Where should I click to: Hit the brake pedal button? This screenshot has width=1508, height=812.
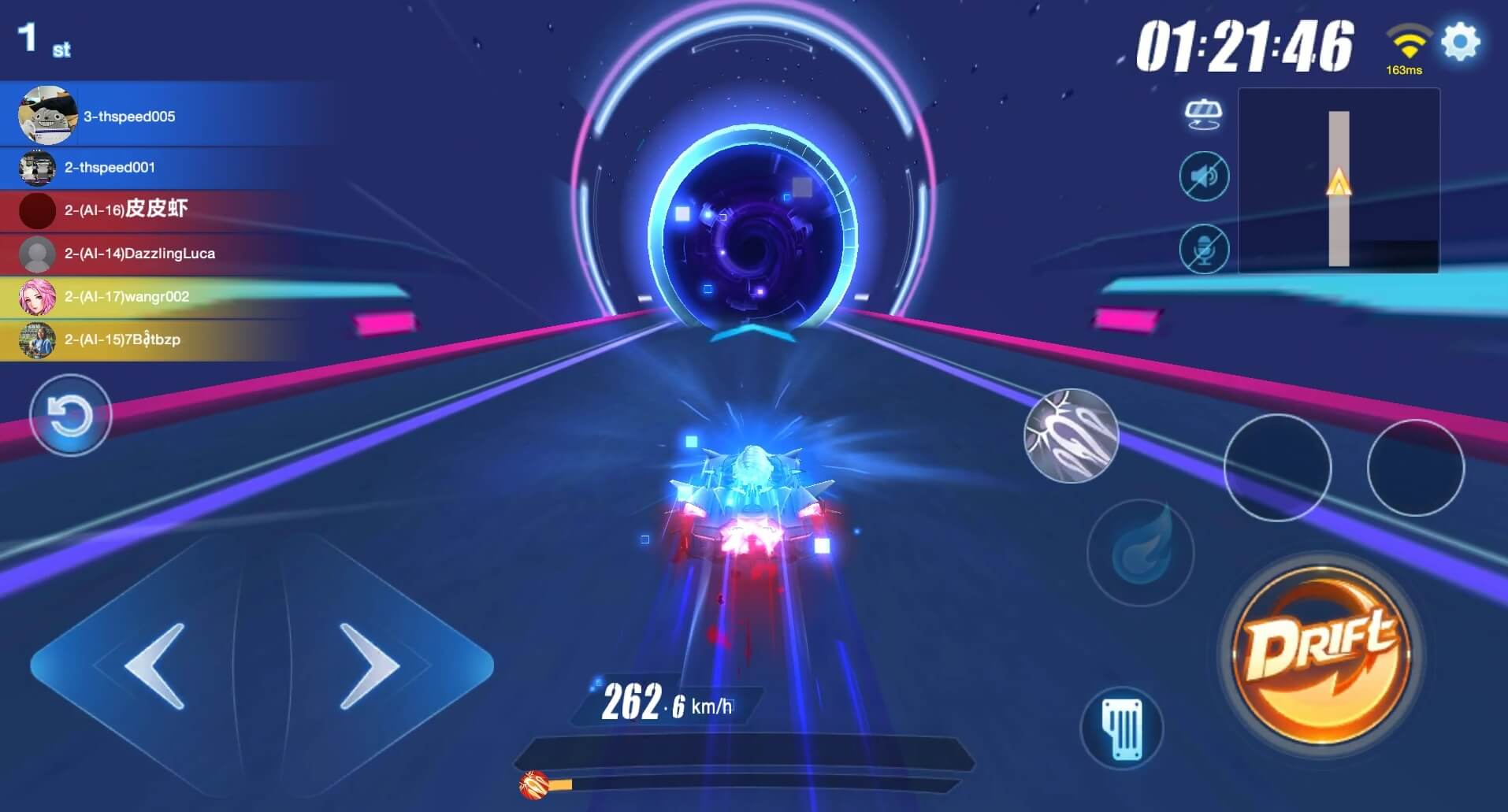(x=1122, y=728)
